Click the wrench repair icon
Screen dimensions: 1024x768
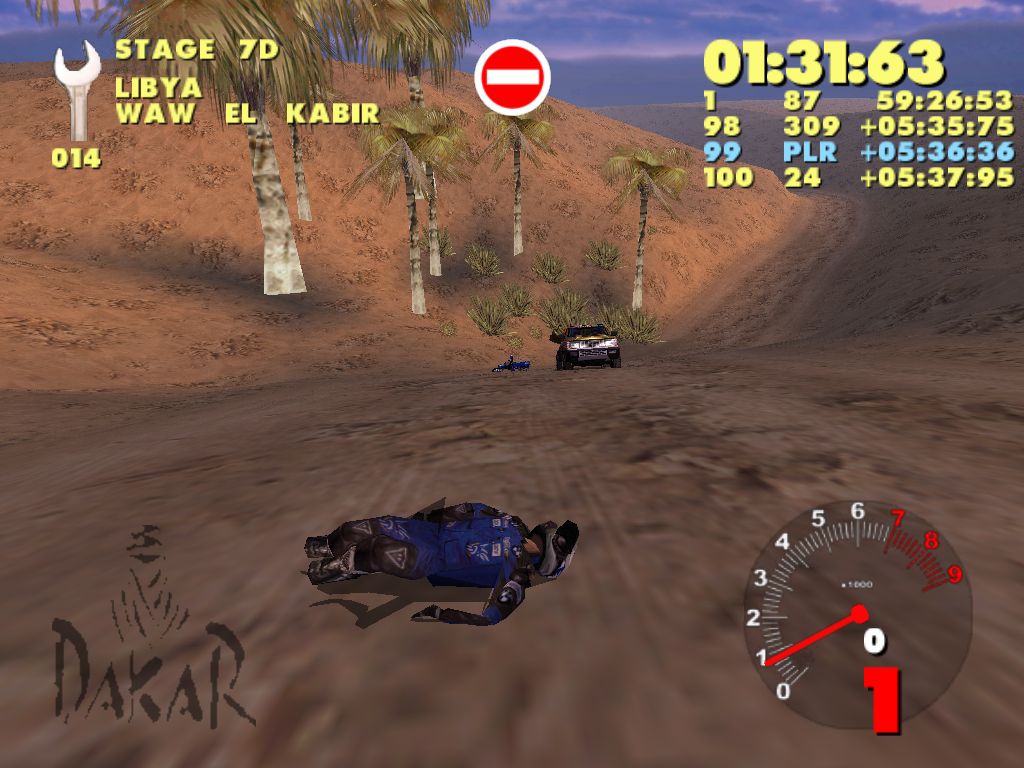point(76,92)
